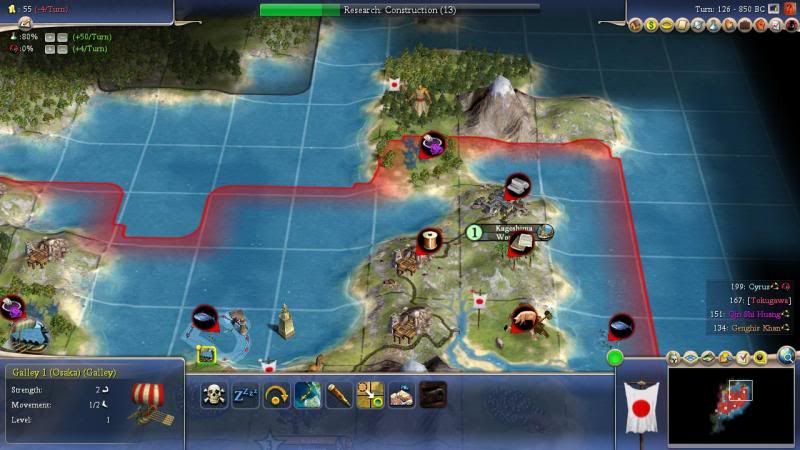Open the financial advisor dollar icon
Image resolution: width=800 pixels, height=450 pixels.
point(651,25)
